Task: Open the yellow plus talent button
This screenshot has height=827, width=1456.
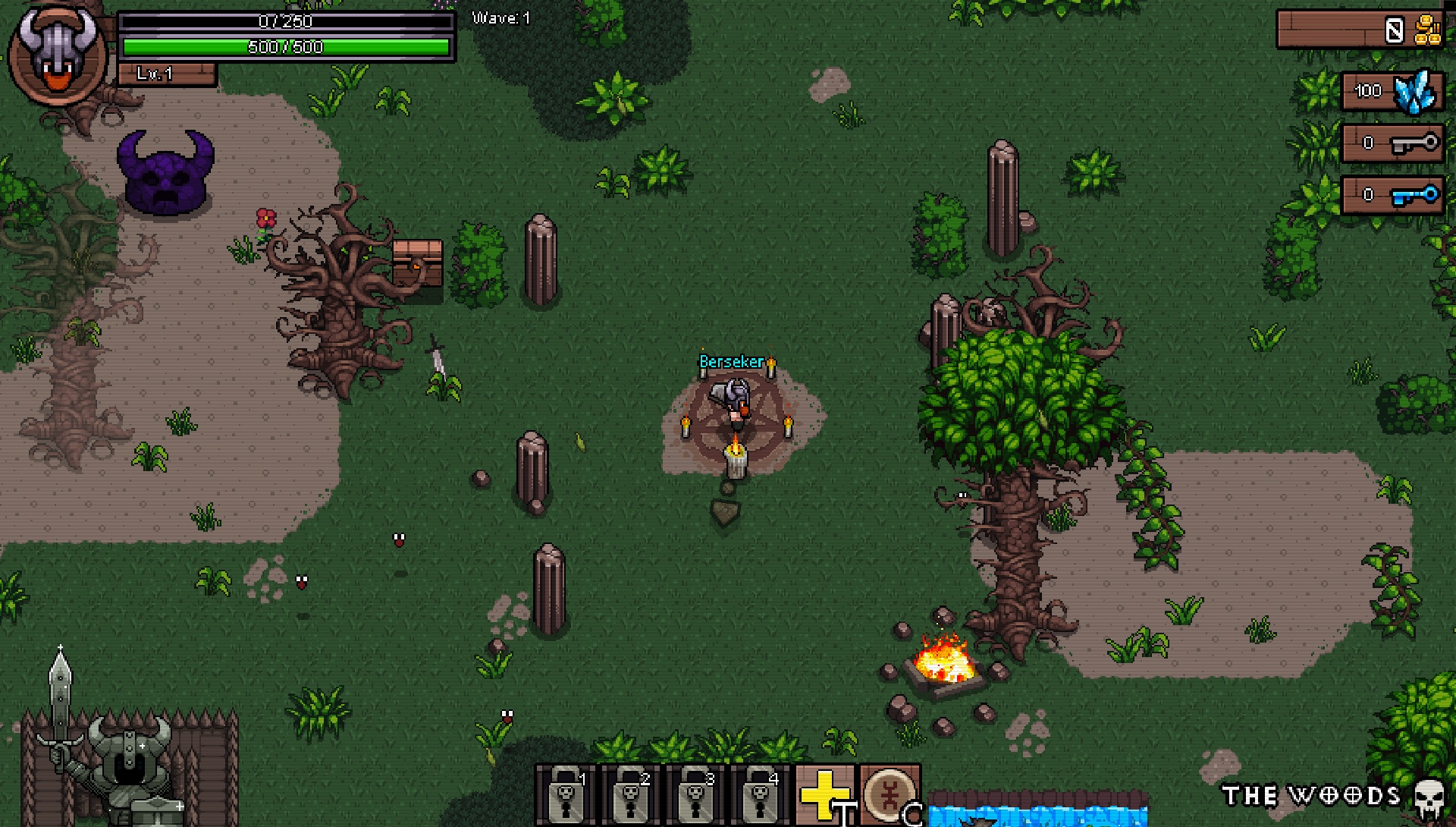Action: [x=824, y=794]
